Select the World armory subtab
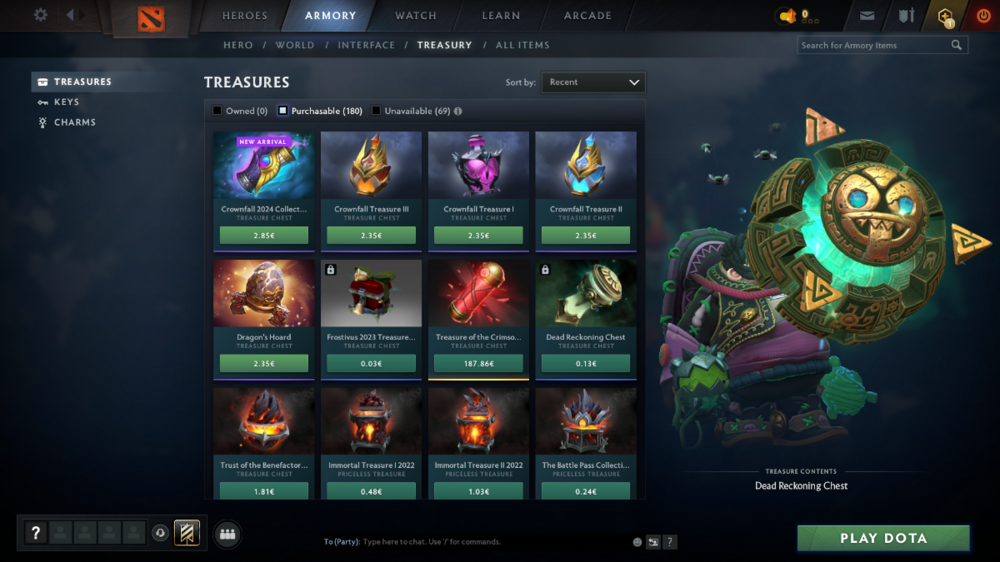Image resolution: width=1000 pixels, height=562 pixels. tap(295, 45)
